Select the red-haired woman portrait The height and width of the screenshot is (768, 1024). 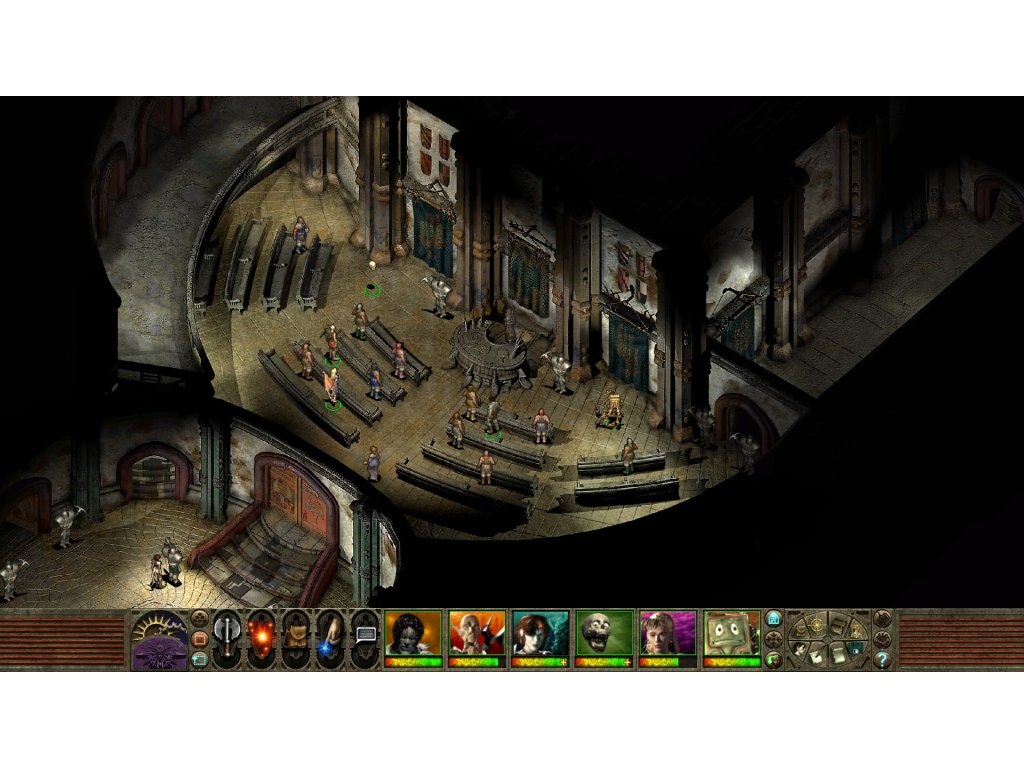tap(540, 632)
